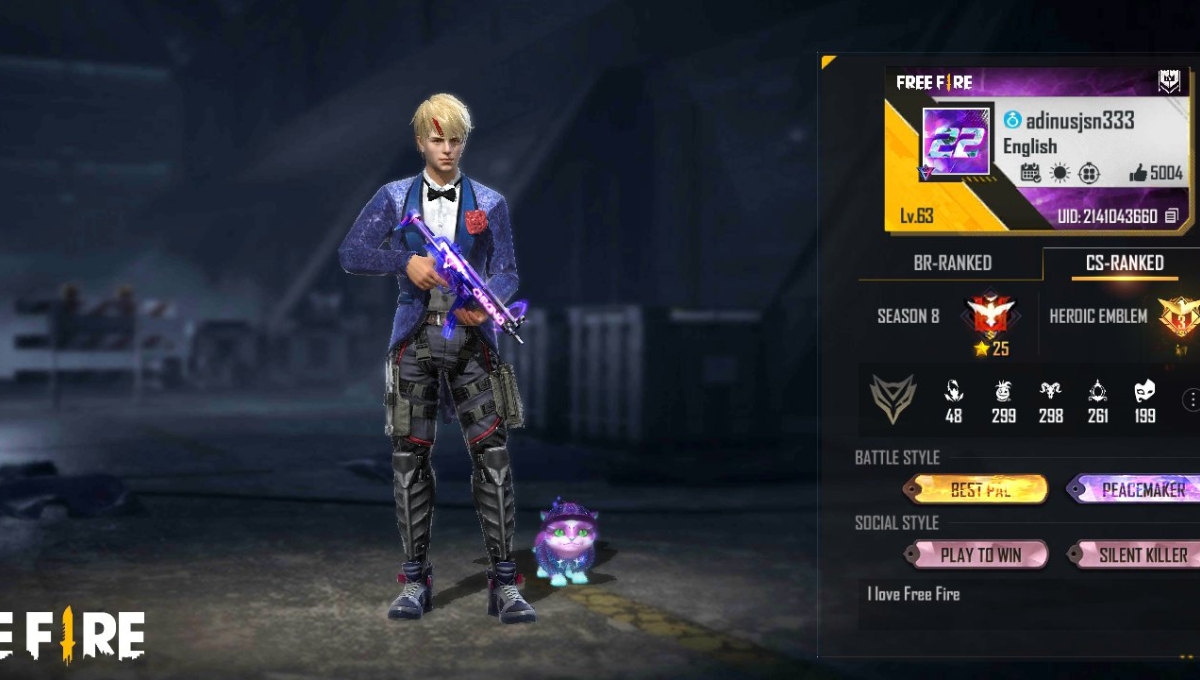The height and width of the screenshot is (680, 1200).
Task: Open the player avatar showing 22
Action: click(x=956, y=145)
